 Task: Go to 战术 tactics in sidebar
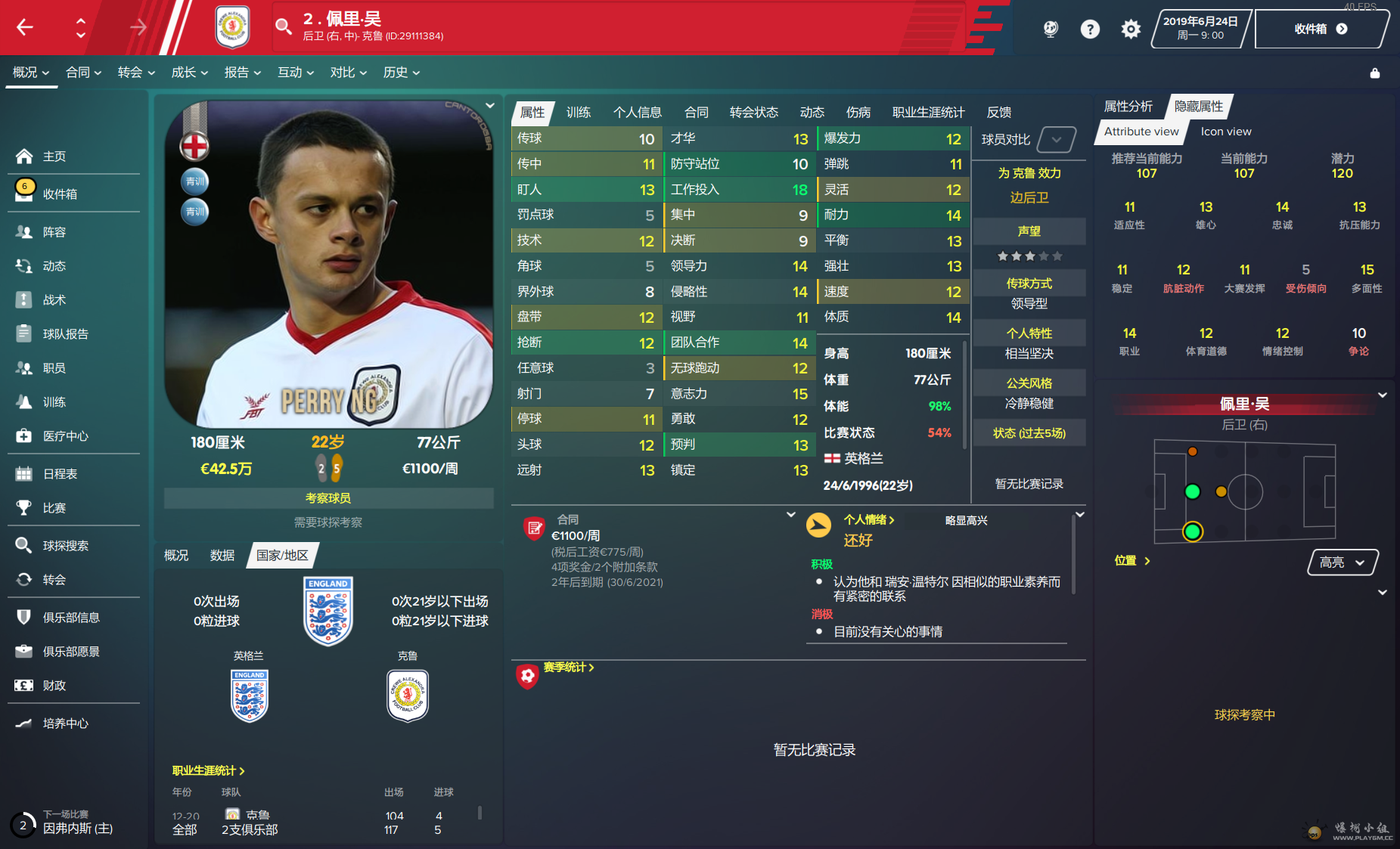pos(54,300)
